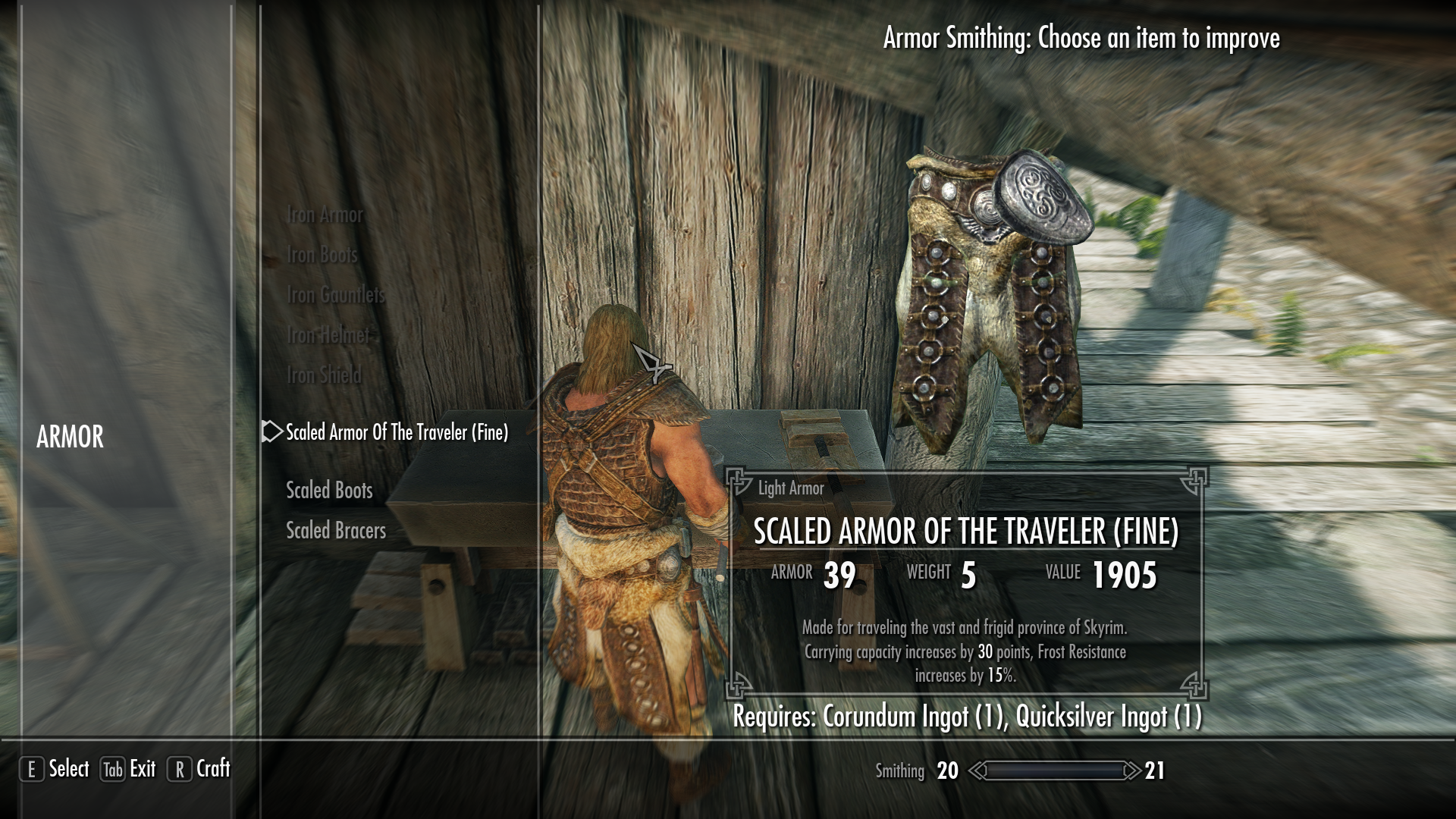Pick the Iron Shield entry
Viewport: 1456px width, 819px height.
(325, 375)
